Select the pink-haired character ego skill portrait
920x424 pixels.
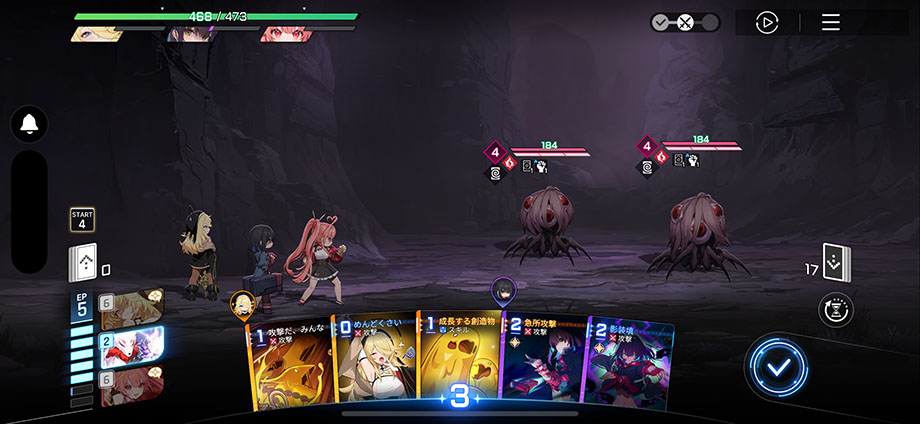[131, 386]
